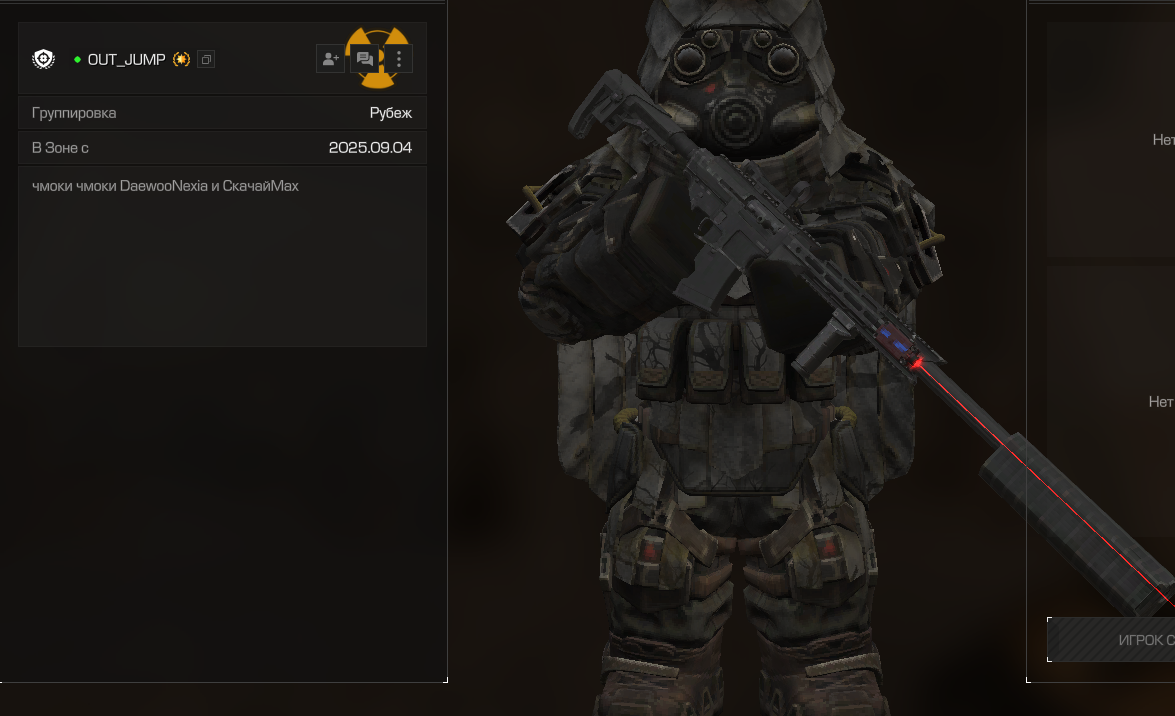This screenshot has height=716, width=1175.
Task: Click the crosshair shield emblem
Action: 44,59
